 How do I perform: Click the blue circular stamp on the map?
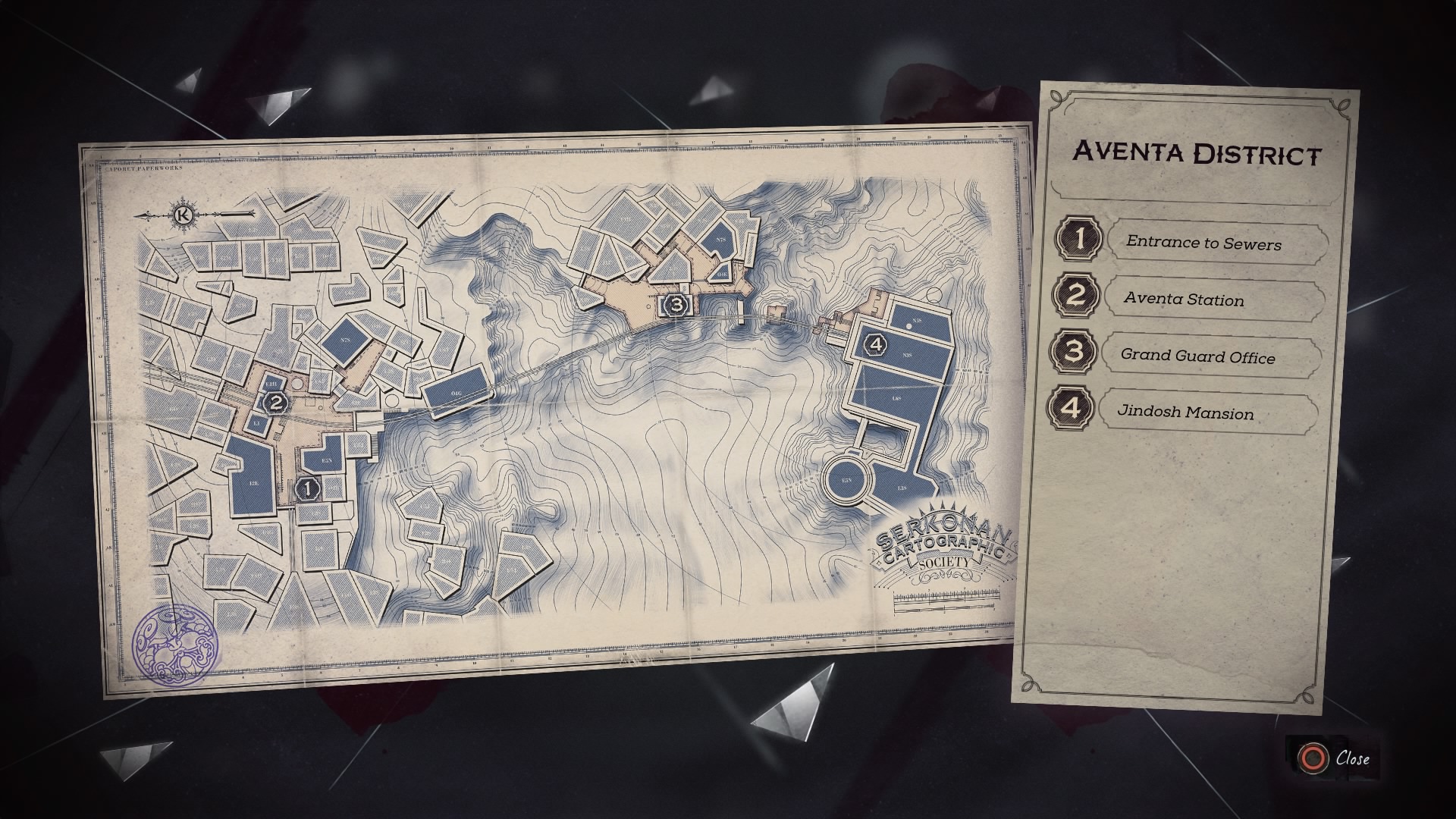pos(175,643)
